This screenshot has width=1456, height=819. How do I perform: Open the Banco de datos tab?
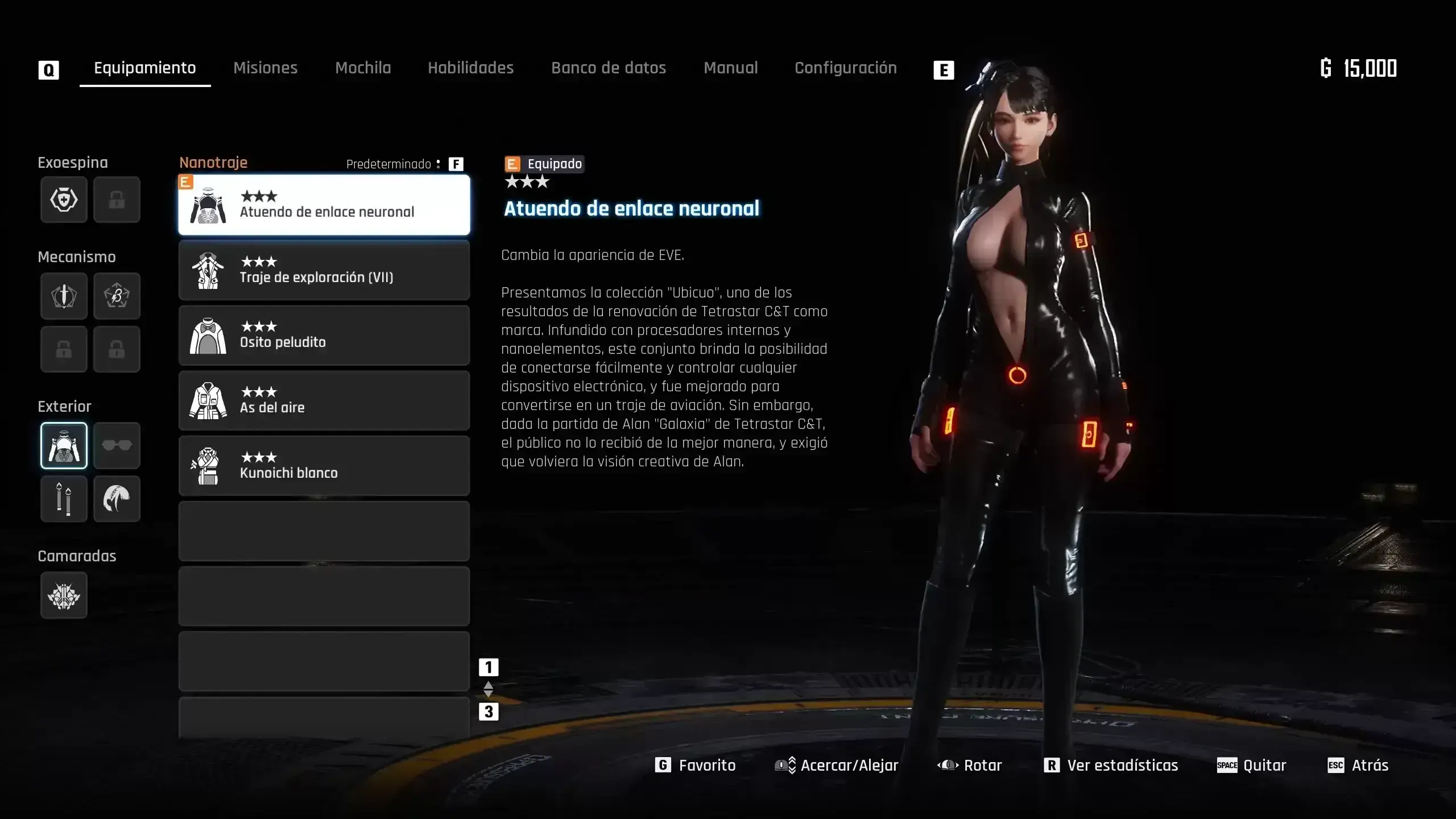pyautogui.click(x=608, y=68)
